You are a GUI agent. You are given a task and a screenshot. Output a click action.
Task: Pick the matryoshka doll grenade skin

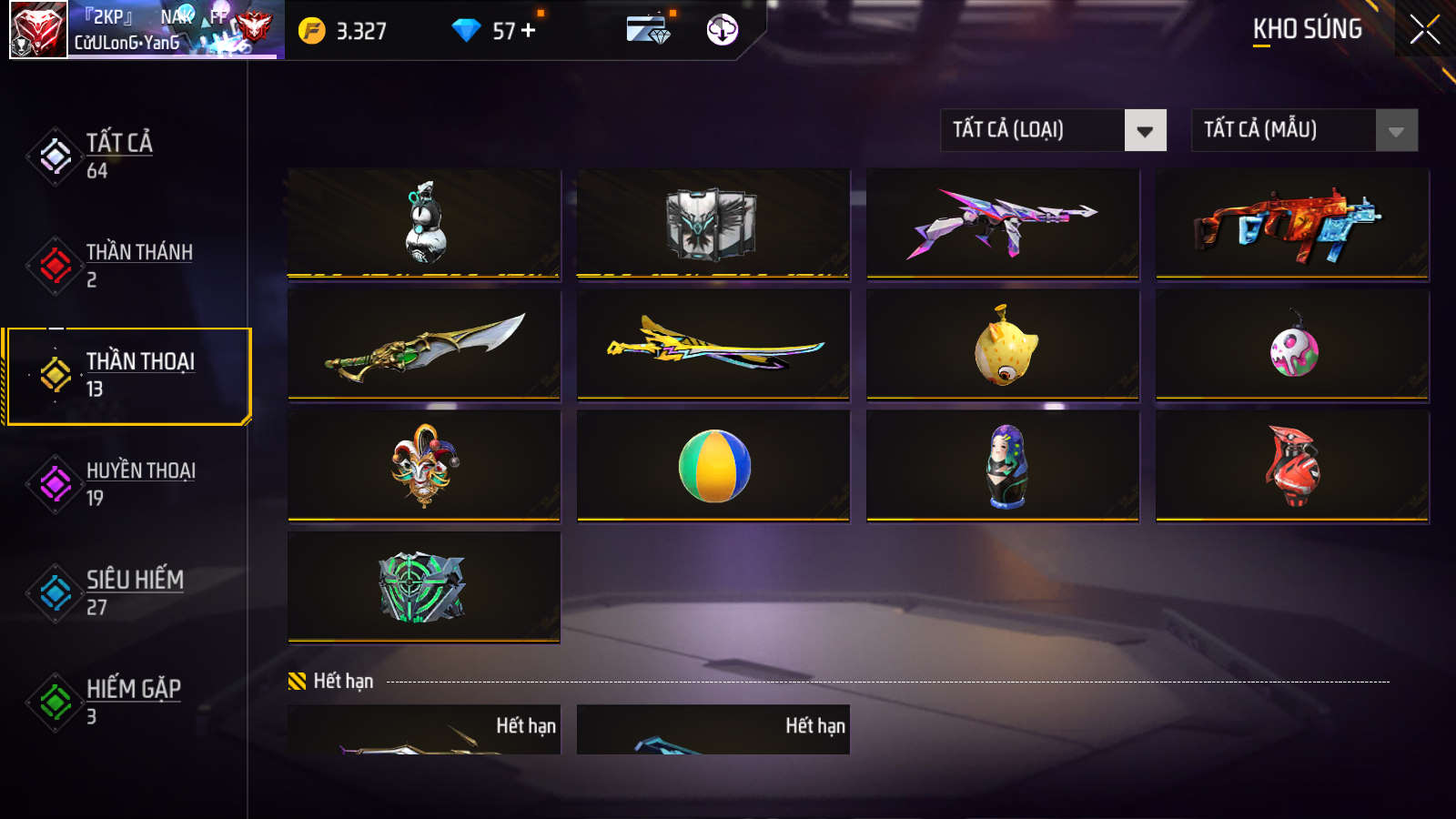[1003, 466]
